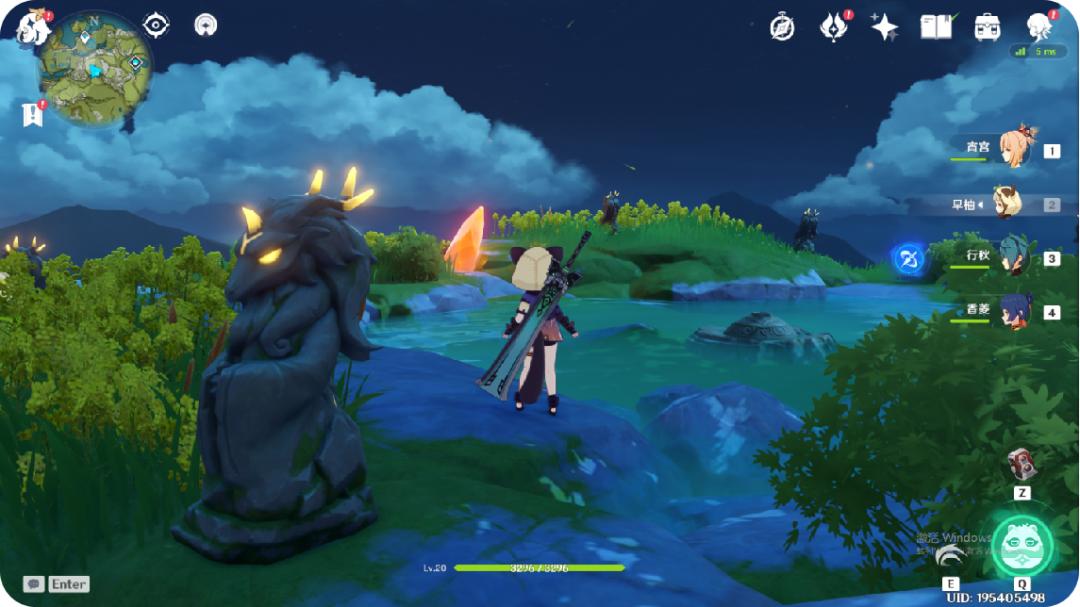Open the Paimon main menu
The image size is (1080, 607).
[33, 27]
